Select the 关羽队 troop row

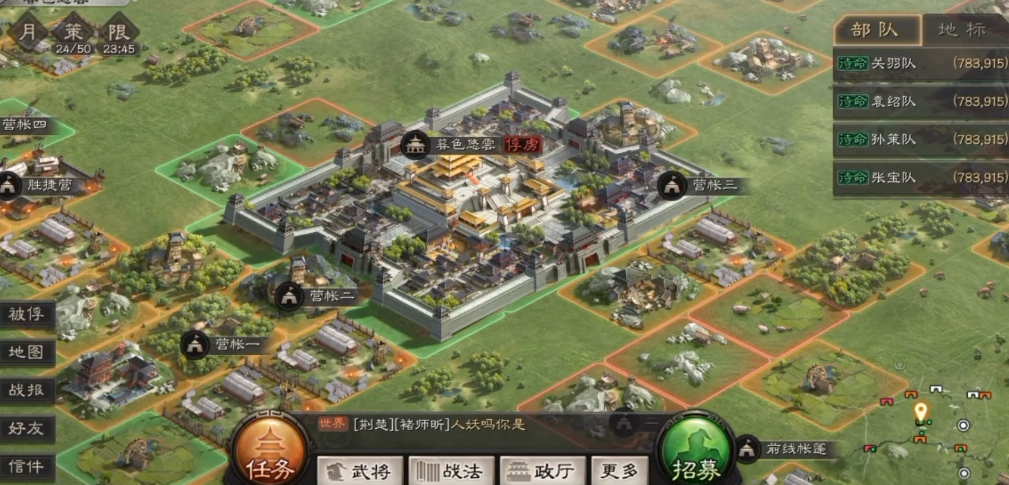pyautogui.click(x=920, y=63)
